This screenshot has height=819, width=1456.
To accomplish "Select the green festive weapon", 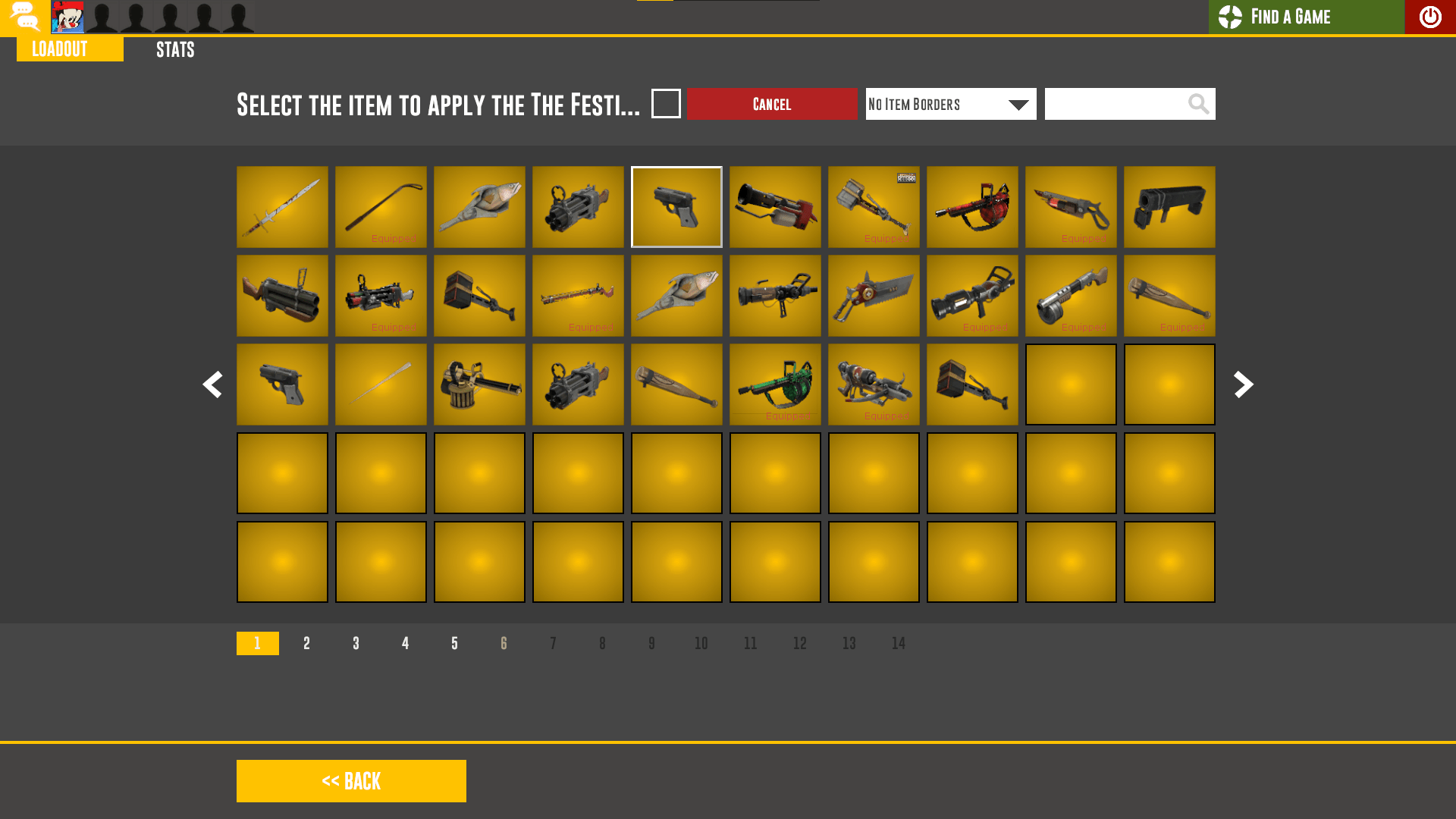I will pos(775,384).
